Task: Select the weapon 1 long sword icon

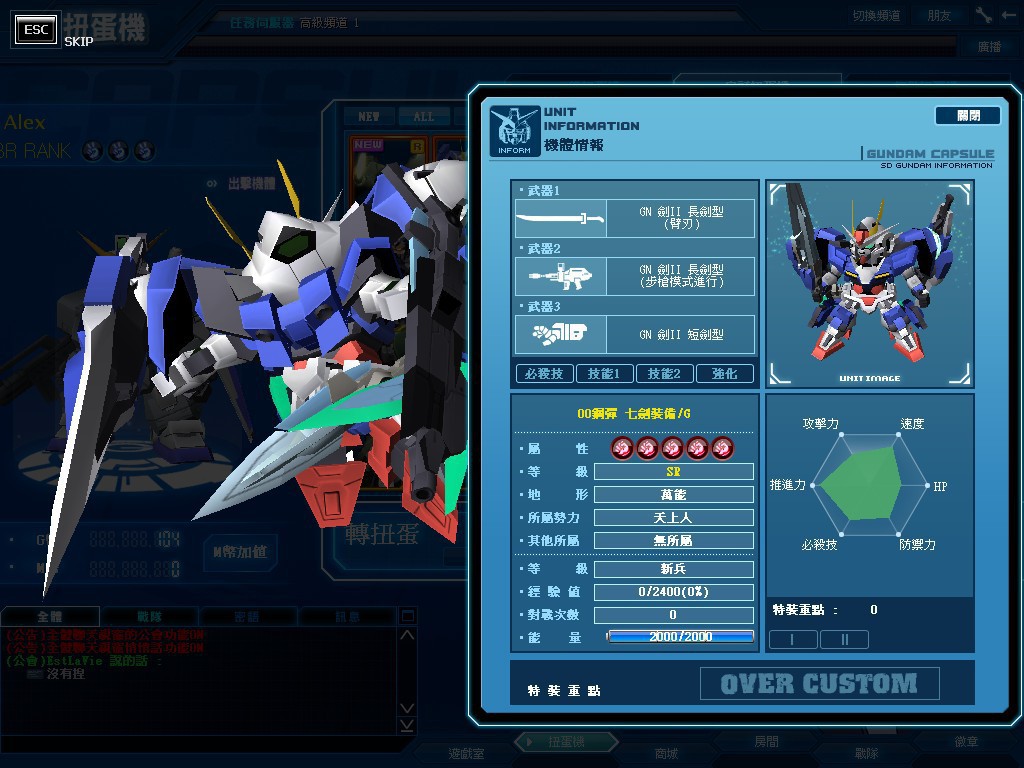Action: 560,218
